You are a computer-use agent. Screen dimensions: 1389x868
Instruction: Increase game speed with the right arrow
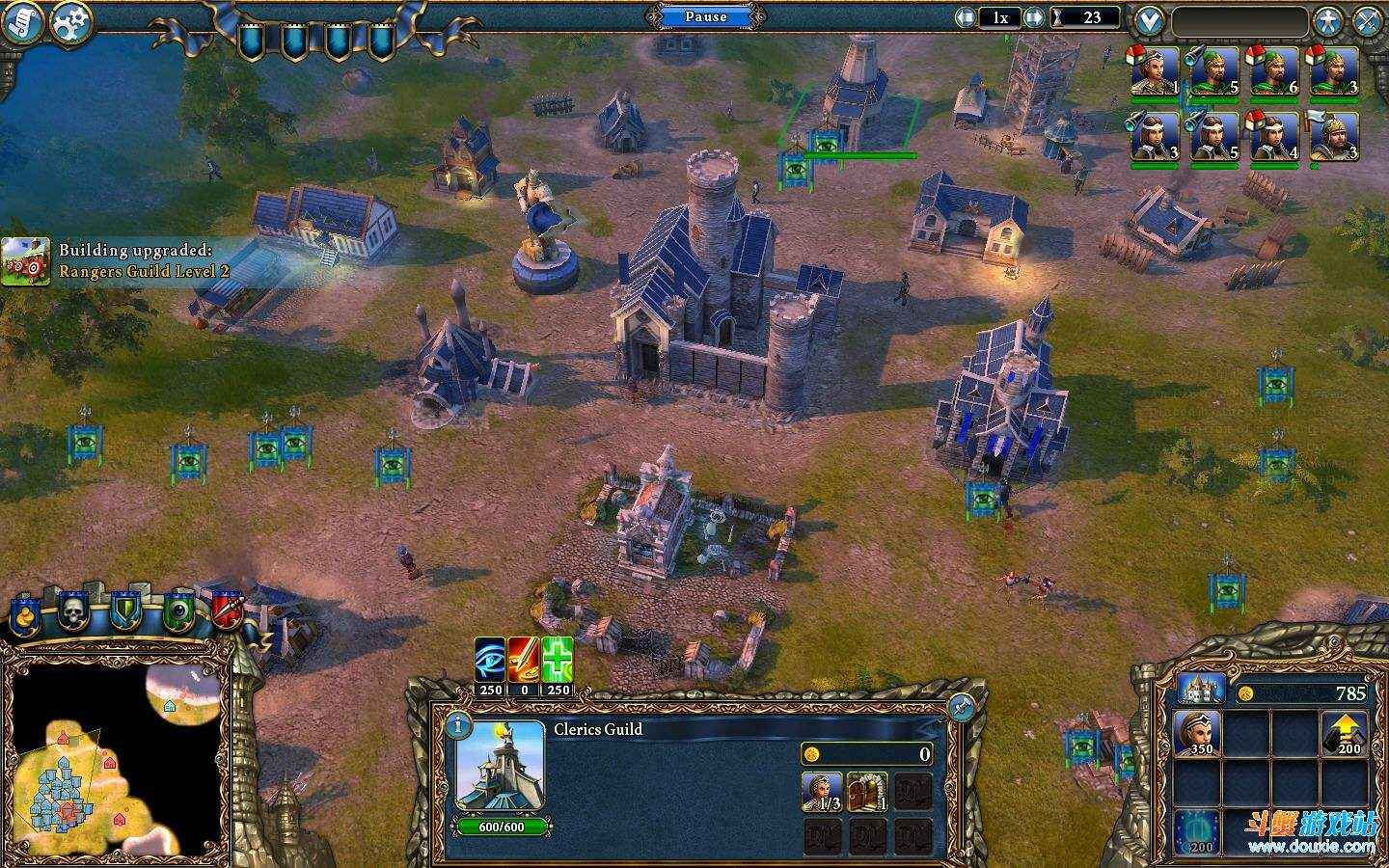pos(1034,17)
